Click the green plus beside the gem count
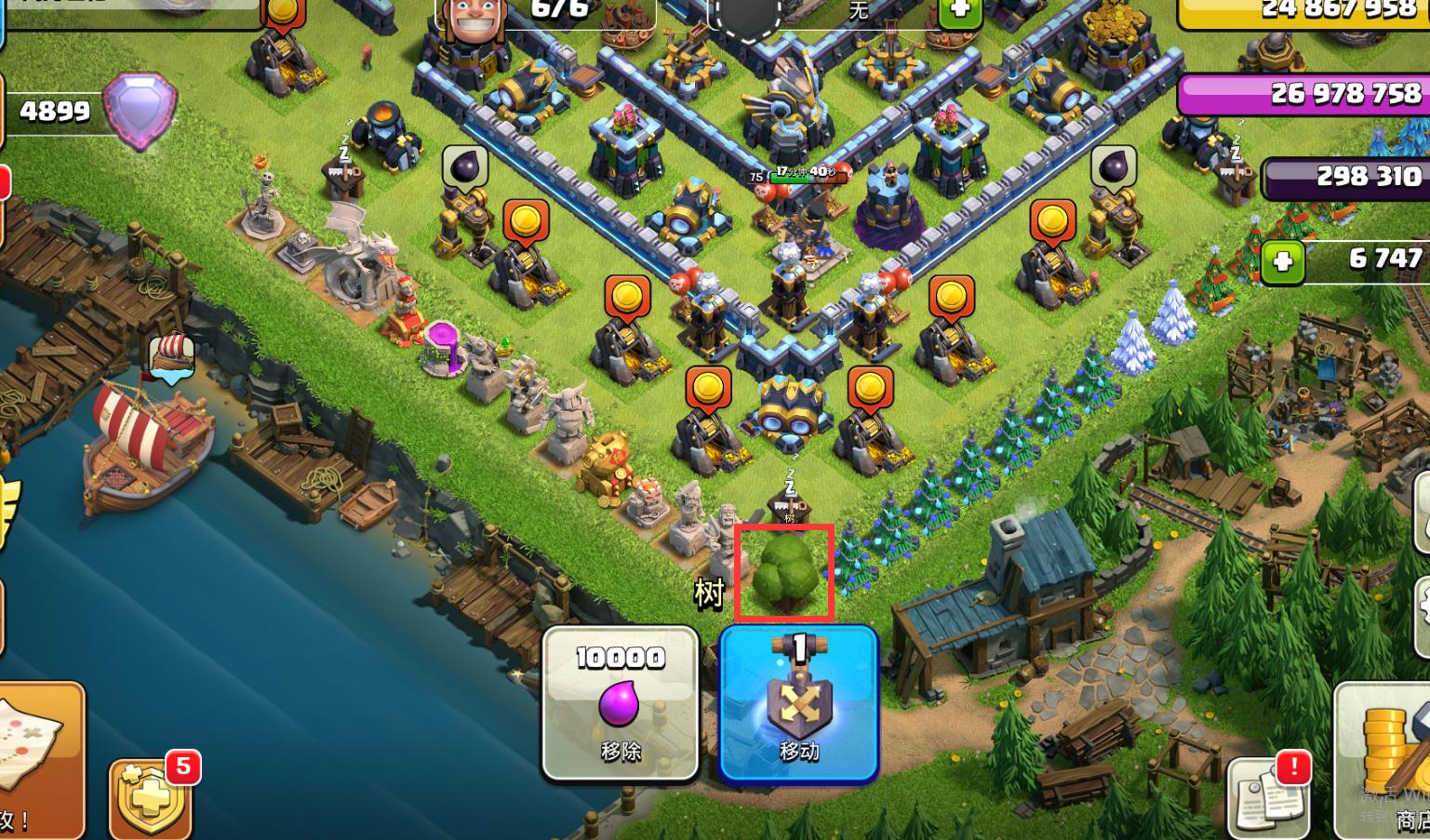This screenshot has width=1430, height=840. click(1283, 261)
